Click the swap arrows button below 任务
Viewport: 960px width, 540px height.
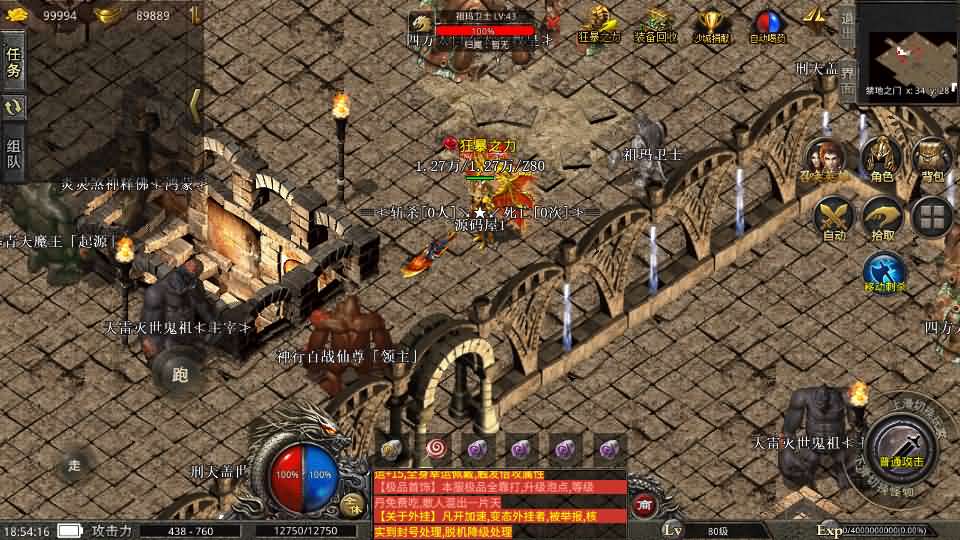click(x=14, y=107)
